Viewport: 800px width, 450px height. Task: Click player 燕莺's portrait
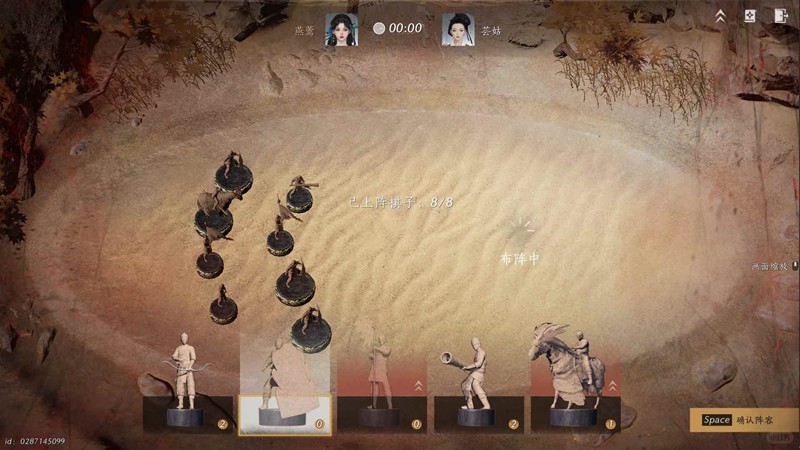pyautogui.click(x=341, y=28)
